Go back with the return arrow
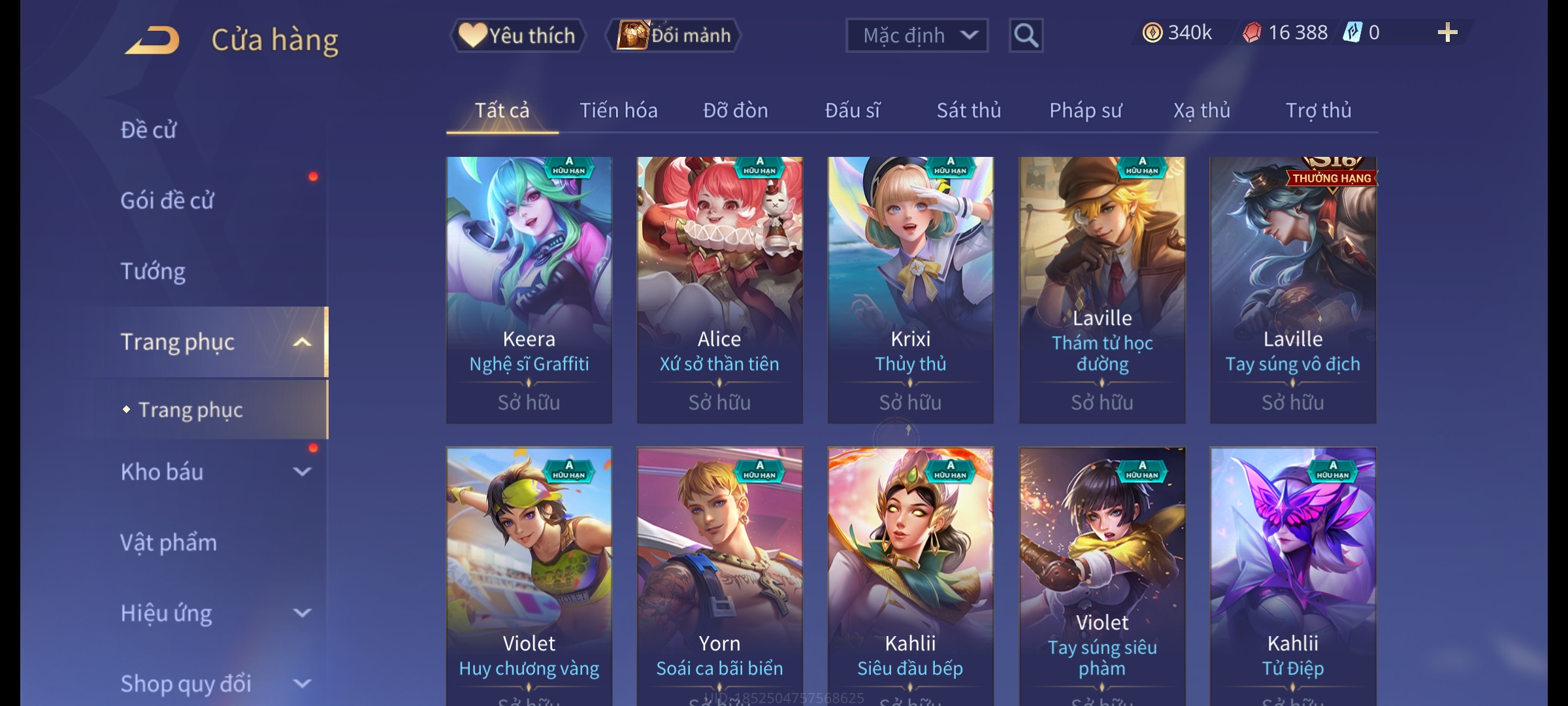1568x706 pixels. coord(152,41)
